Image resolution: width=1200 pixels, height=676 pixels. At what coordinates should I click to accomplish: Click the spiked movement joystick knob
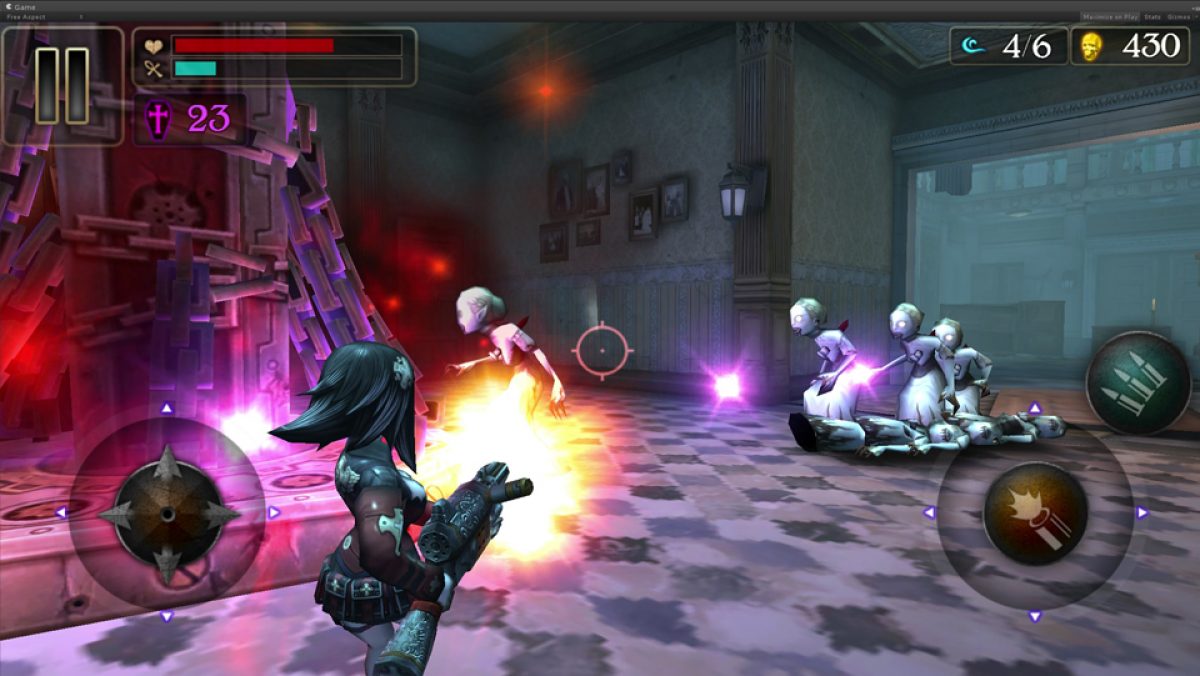pyautogui.click(x=167, y=513)
